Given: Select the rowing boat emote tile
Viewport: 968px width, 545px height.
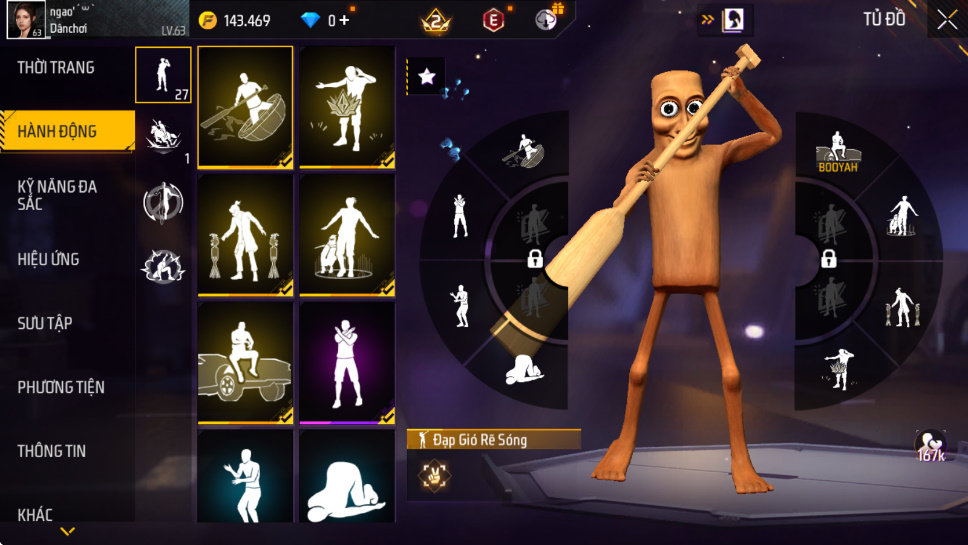Looking at the screenshot, I should (x=245, y=107).
